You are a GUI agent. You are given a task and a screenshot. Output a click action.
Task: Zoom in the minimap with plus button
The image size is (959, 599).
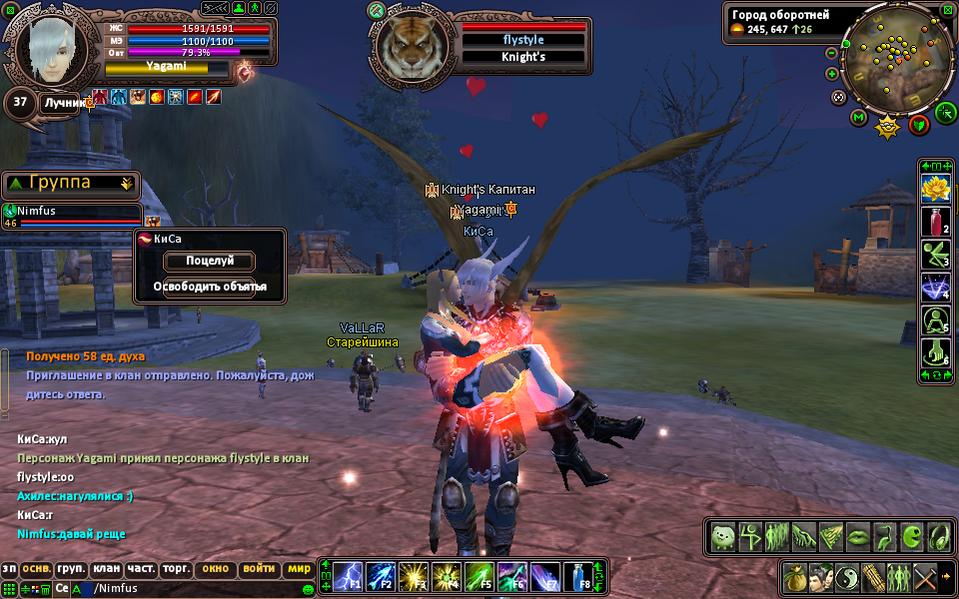(832, 74)
